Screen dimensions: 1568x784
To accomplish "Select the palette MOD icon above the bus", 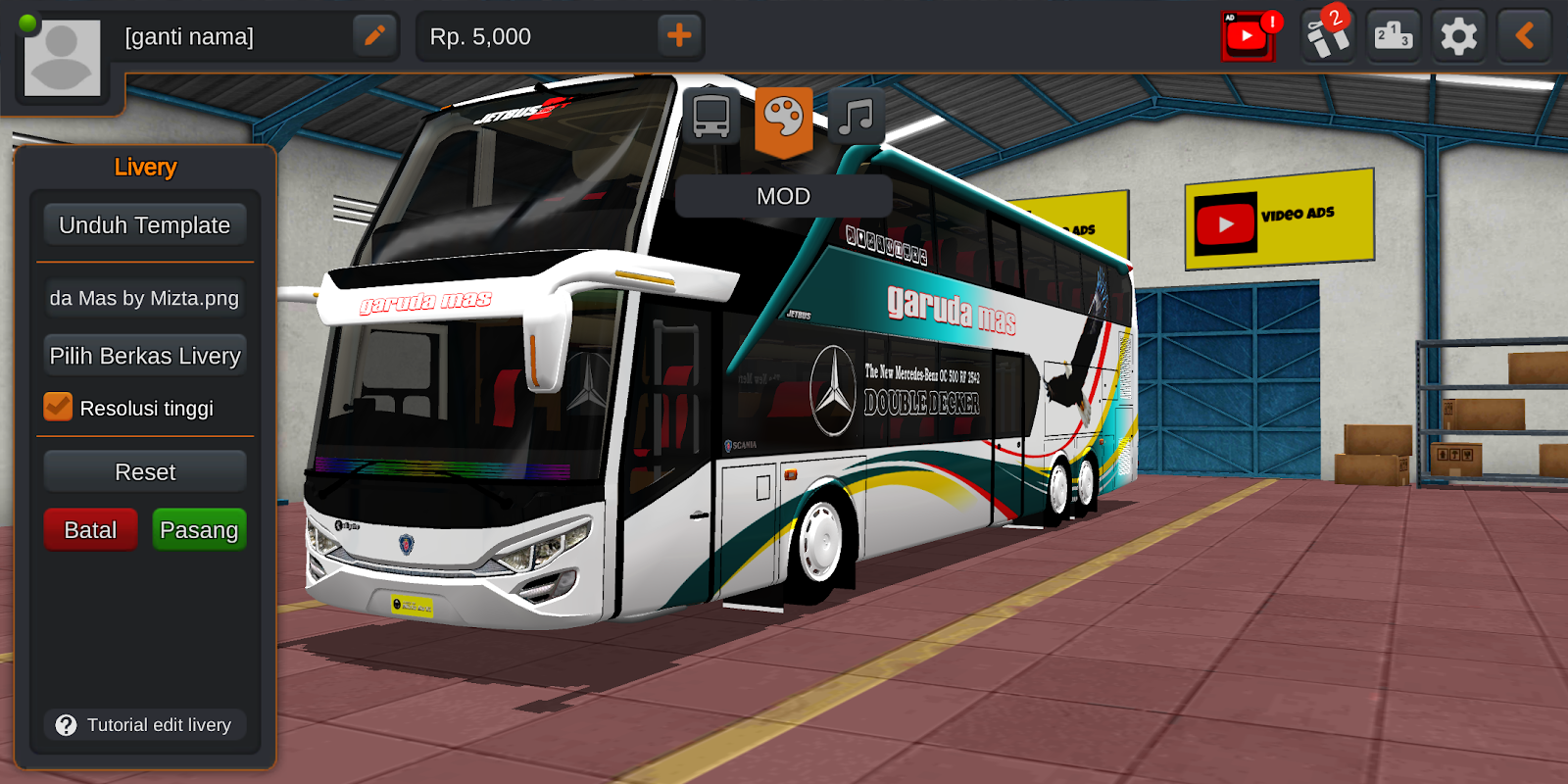I will [x=783, y=115].
